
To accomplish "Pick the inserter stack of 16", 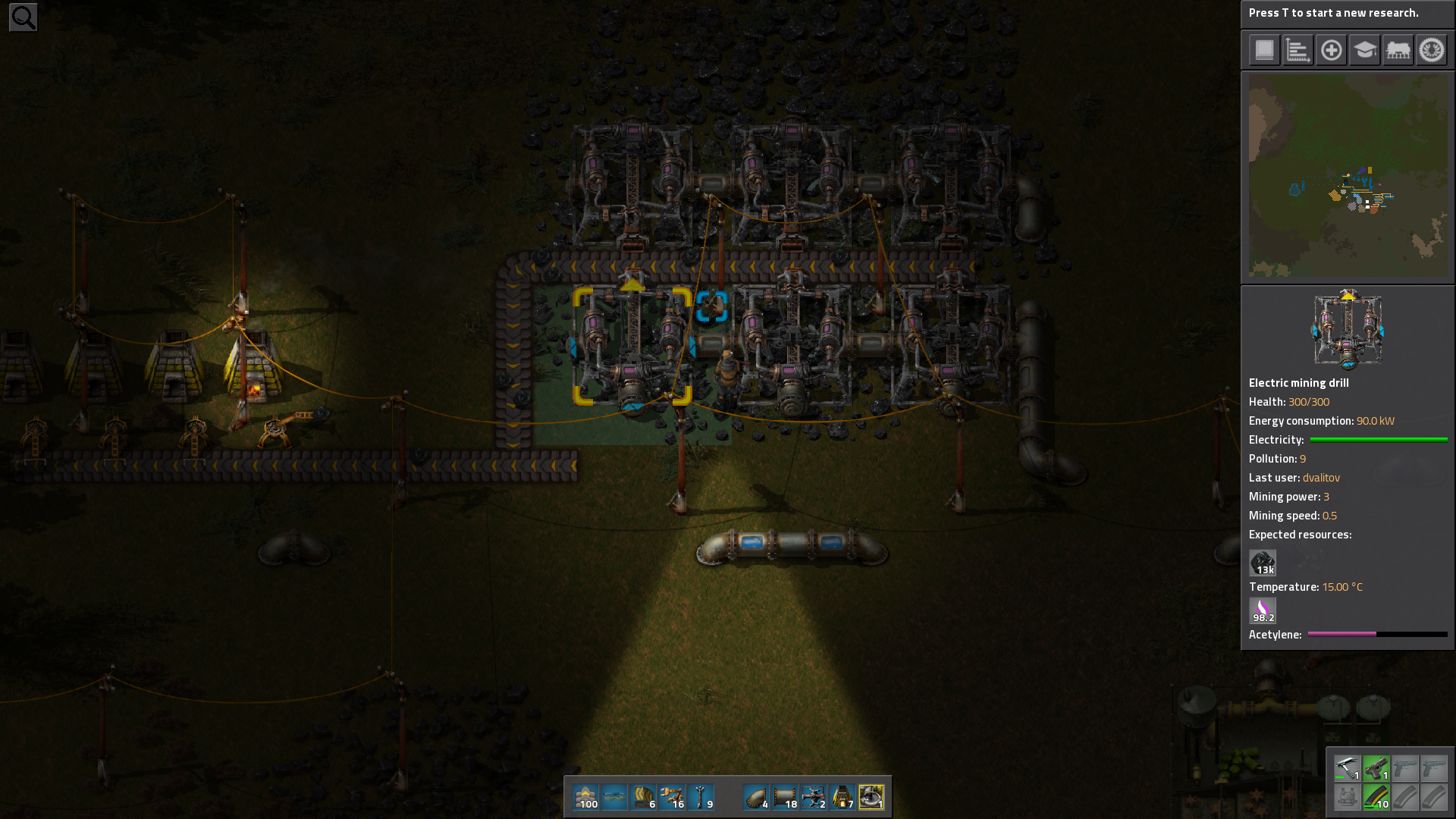I will coord(672,798).
